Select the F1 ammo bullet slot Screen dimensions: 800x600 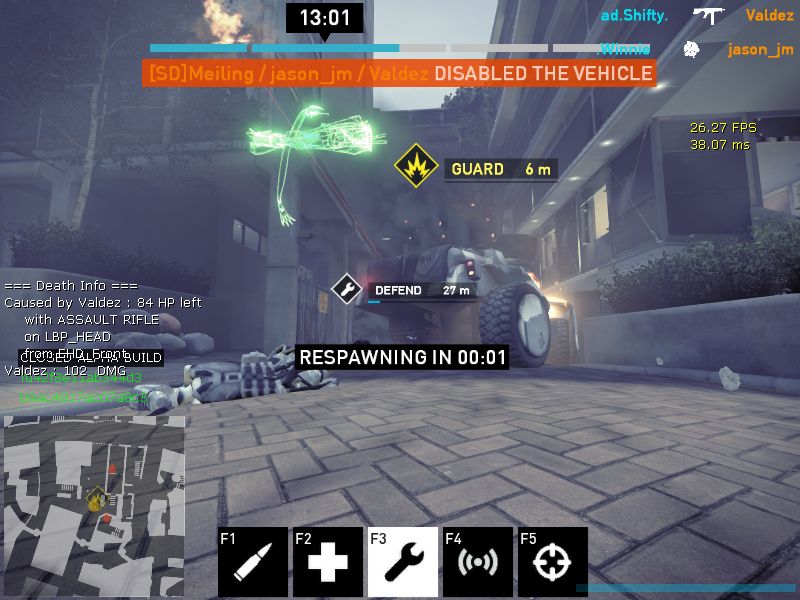tap(252, 562)
